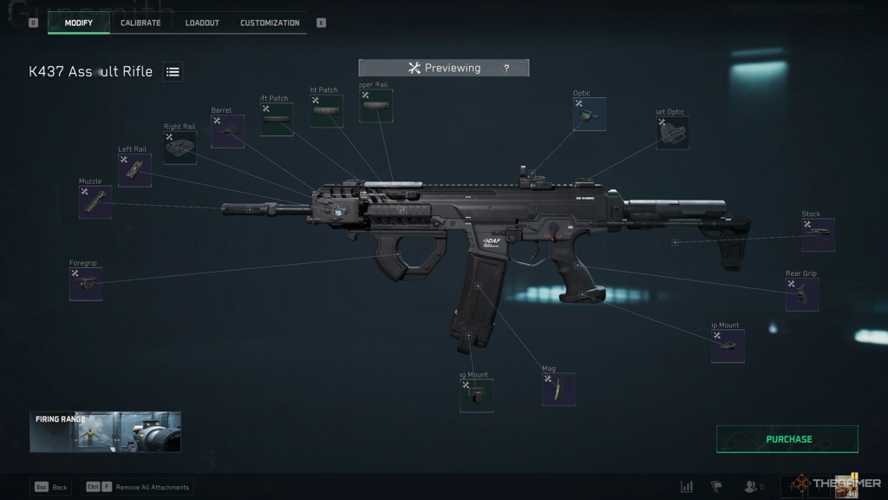The image size is (888, 500).
Task: Open the Mag attachment slot
Action: pyautogui.click(x=558, y=389)
